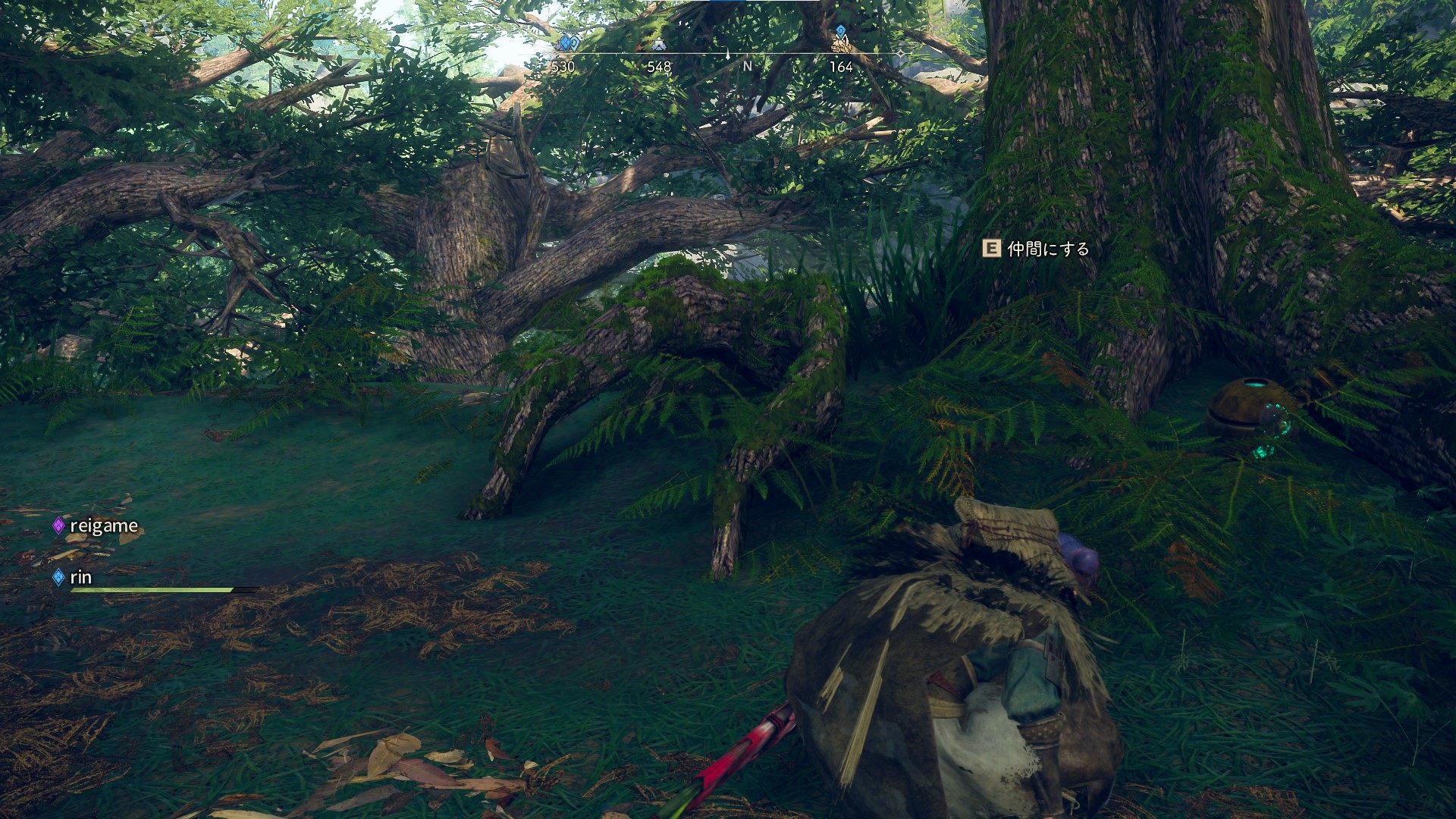Screen dimensions: 1456x819
Task: Click the blue swirl marker above 164
Action: [x=840, y=33]
